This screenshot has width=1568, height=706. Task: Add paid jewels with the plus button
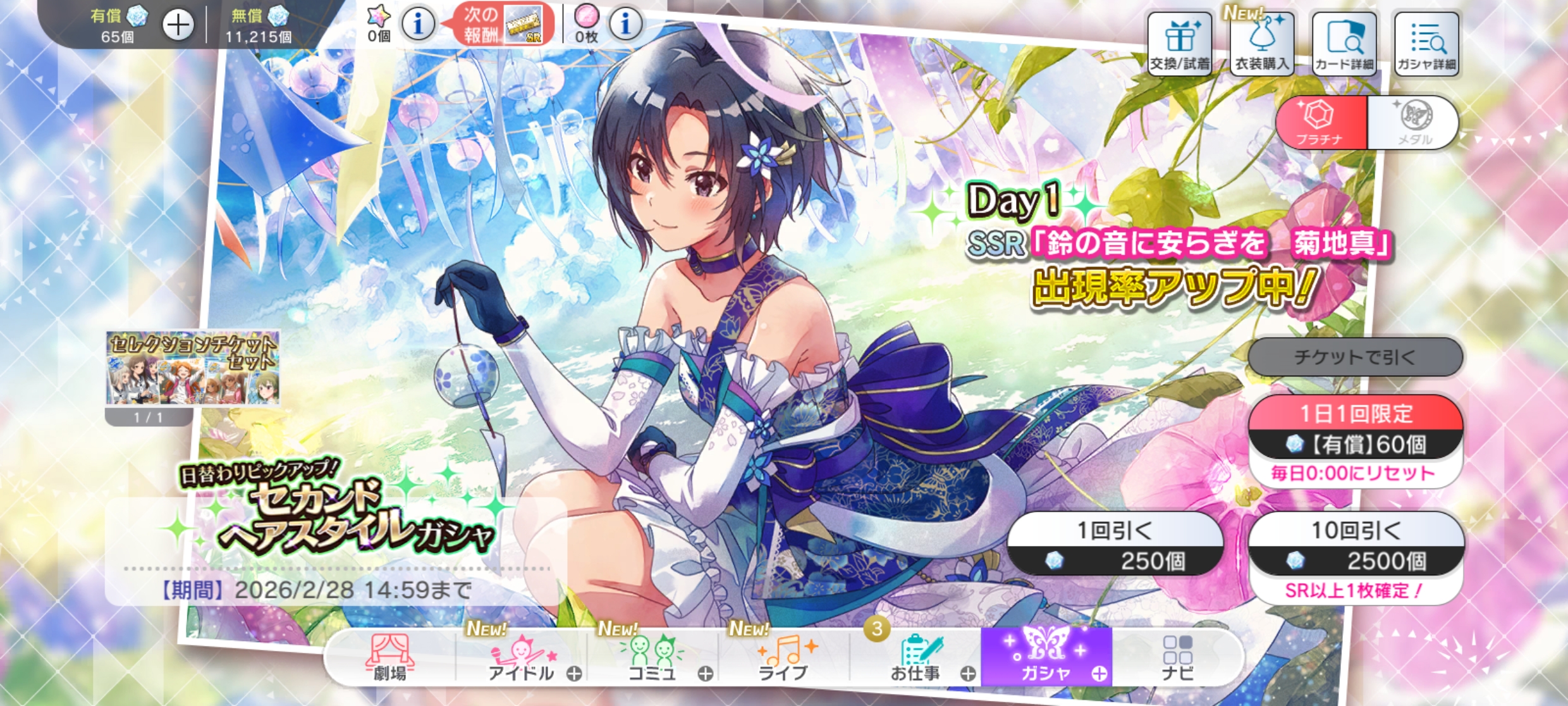tap(178, 25)
